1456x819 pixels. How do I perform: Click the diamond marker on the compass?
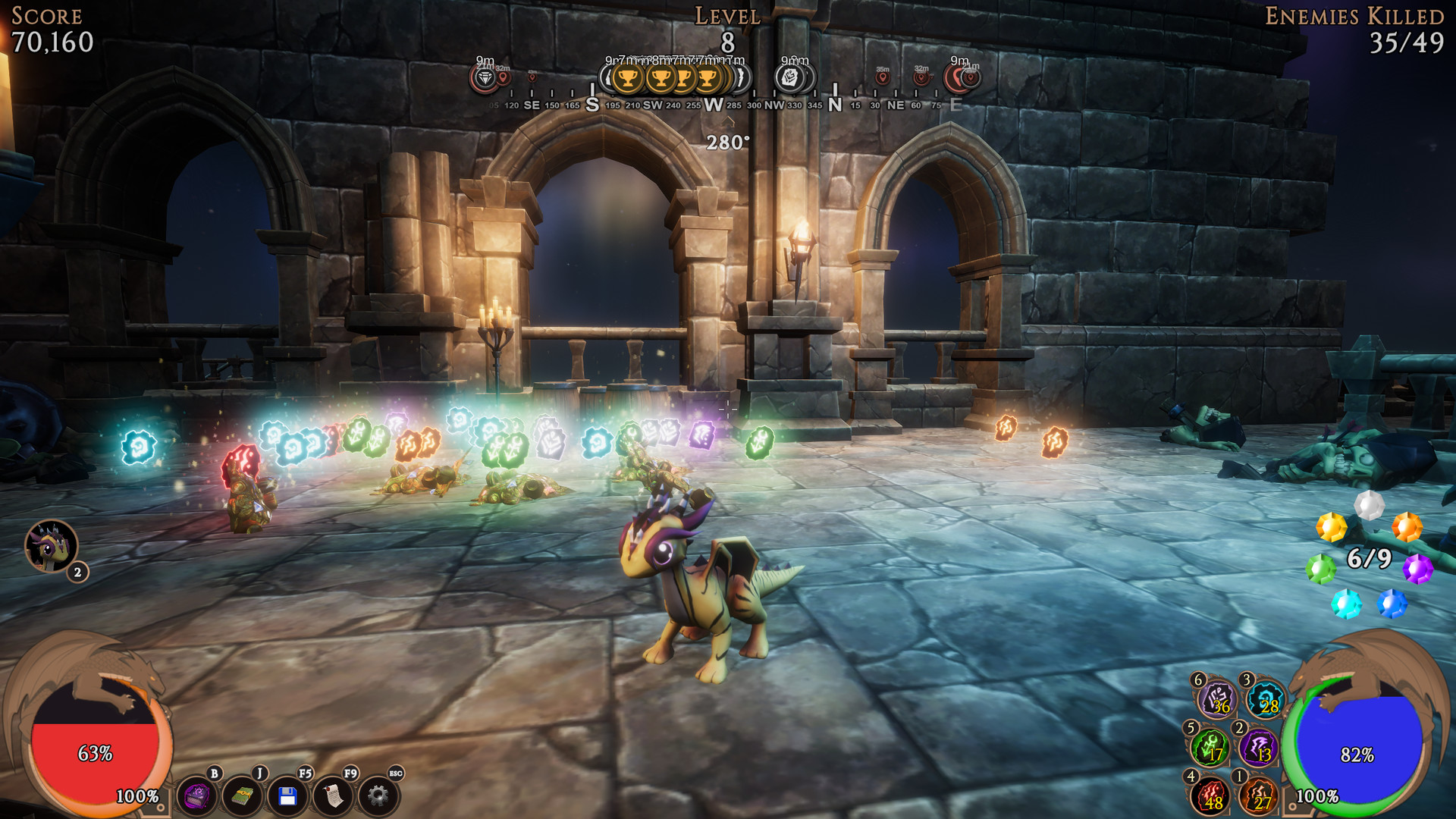pos(485,78)
